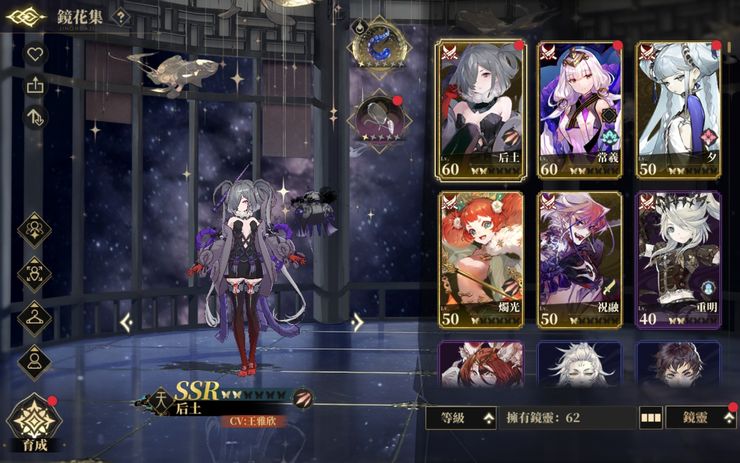740x463 pixels.
Task: Choose the 重明 character card
Action: click(x=678, y=260)
